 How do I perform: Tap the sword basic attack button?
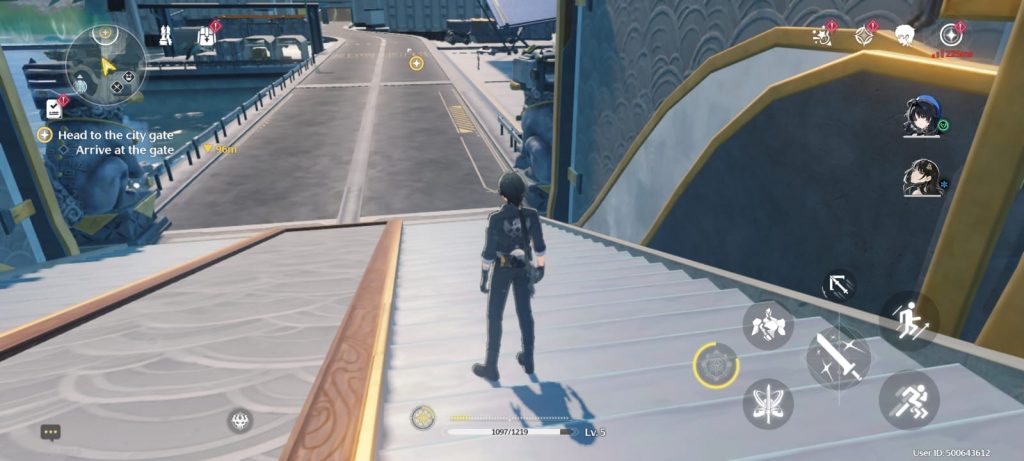pos(838,356)
